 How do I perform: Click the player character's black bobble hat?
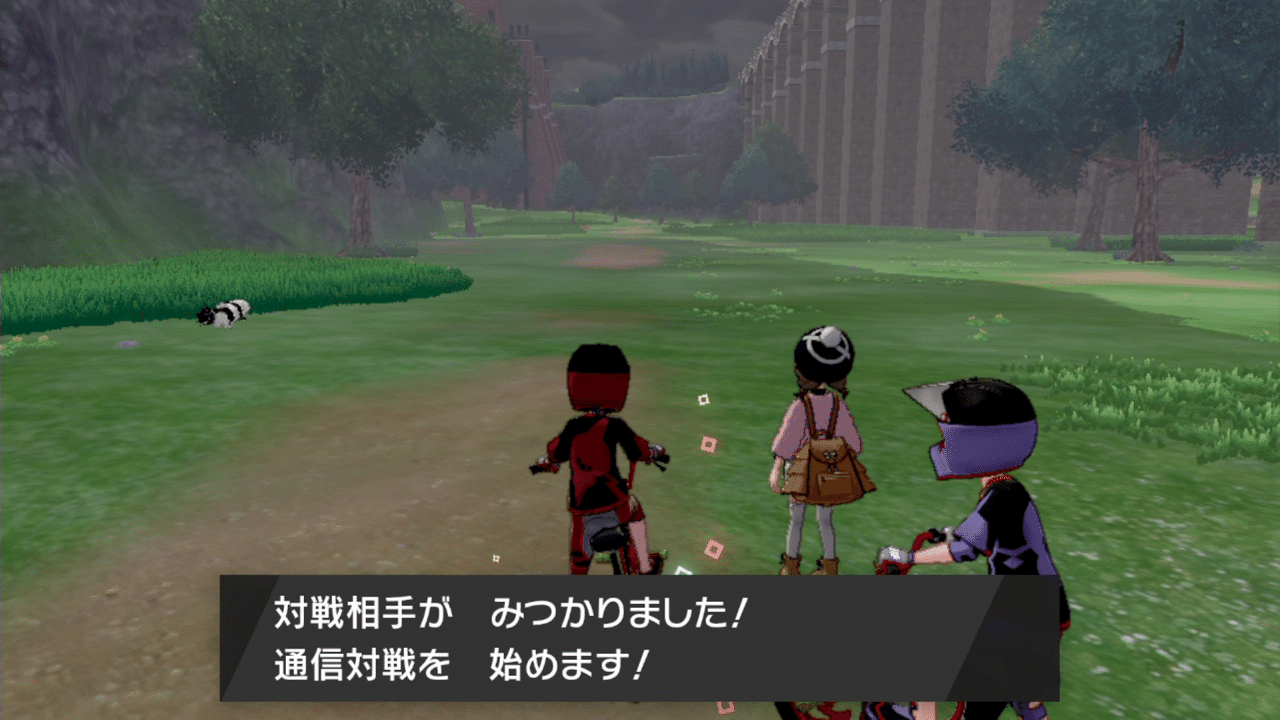[x=820, y=350]
